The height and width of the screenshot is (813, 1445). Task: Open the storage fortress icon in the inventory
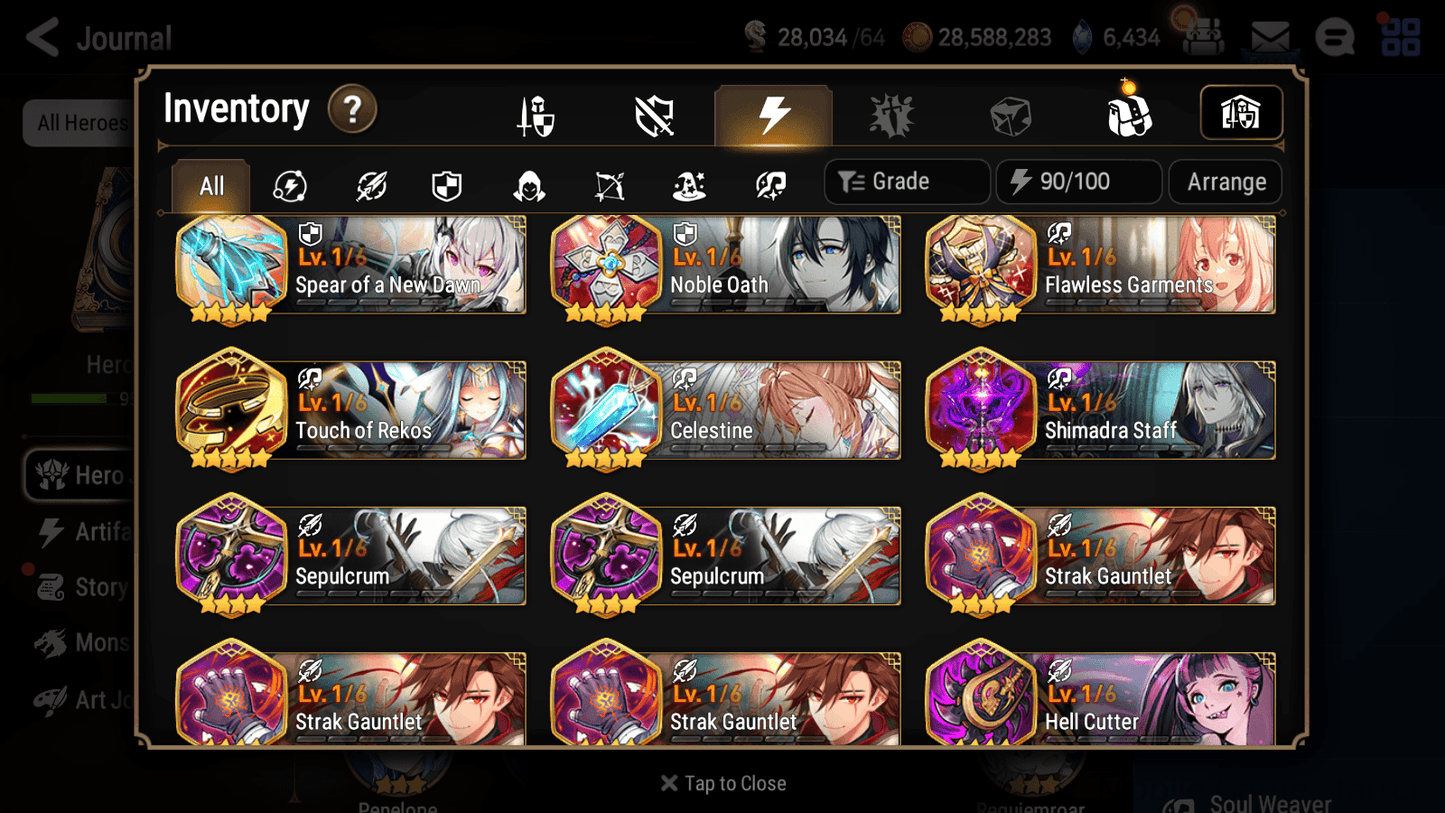[x=1241, y=113]
